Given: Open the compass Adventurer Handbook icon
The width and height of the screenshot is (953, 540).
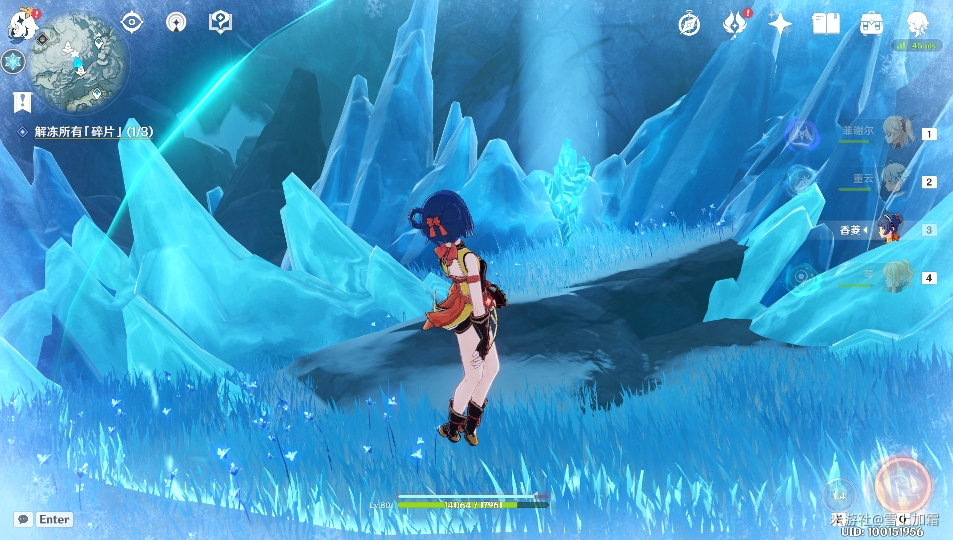Looking at the screenshot, I should click(x=689, y=24).
